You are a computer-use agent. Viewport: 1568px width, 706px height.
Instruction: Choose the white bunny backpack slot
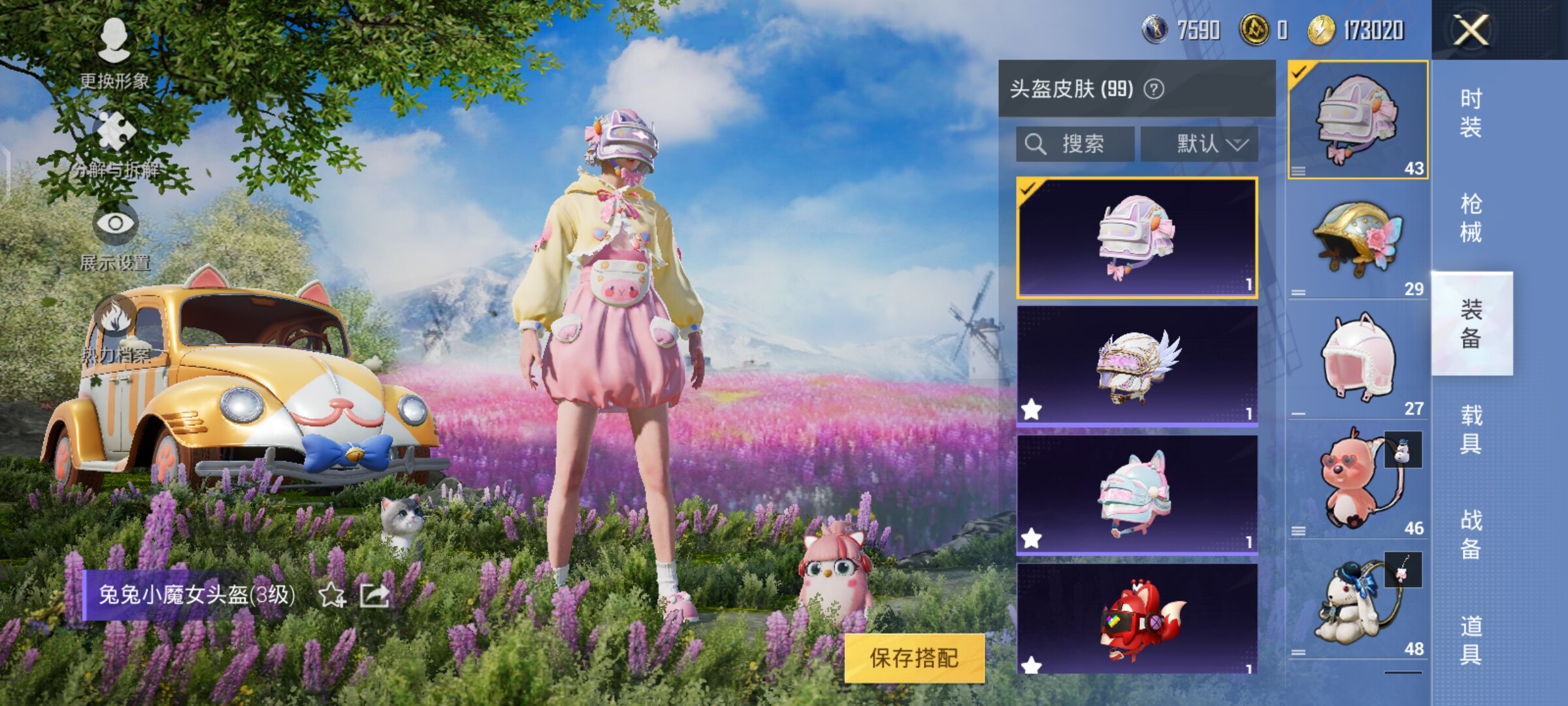click(1358, 601)
